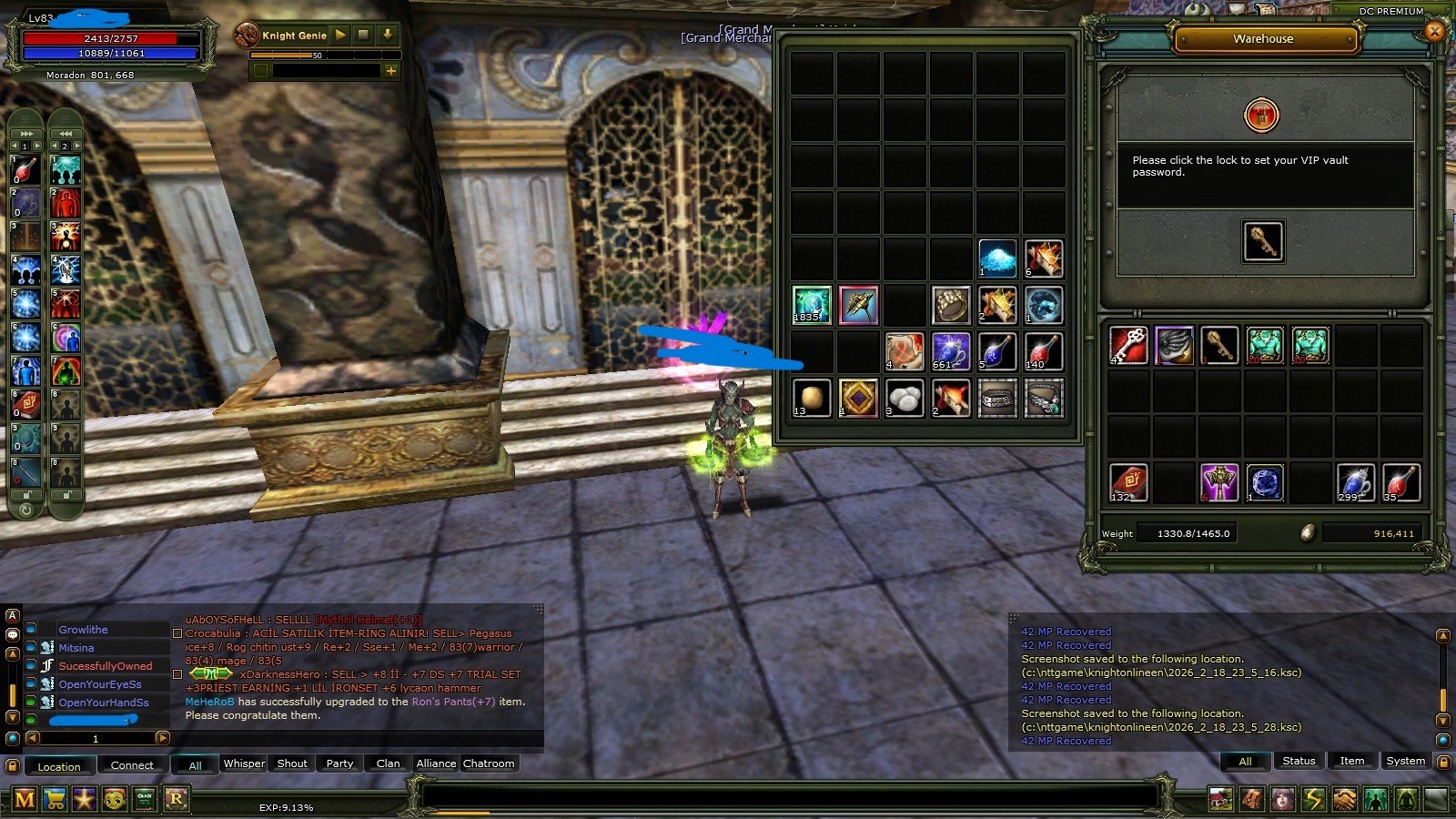This screenshot has width=1456, height=819.
Task: Enable the checkbox in the Knight Genie bar
Action: pos(261,70)
